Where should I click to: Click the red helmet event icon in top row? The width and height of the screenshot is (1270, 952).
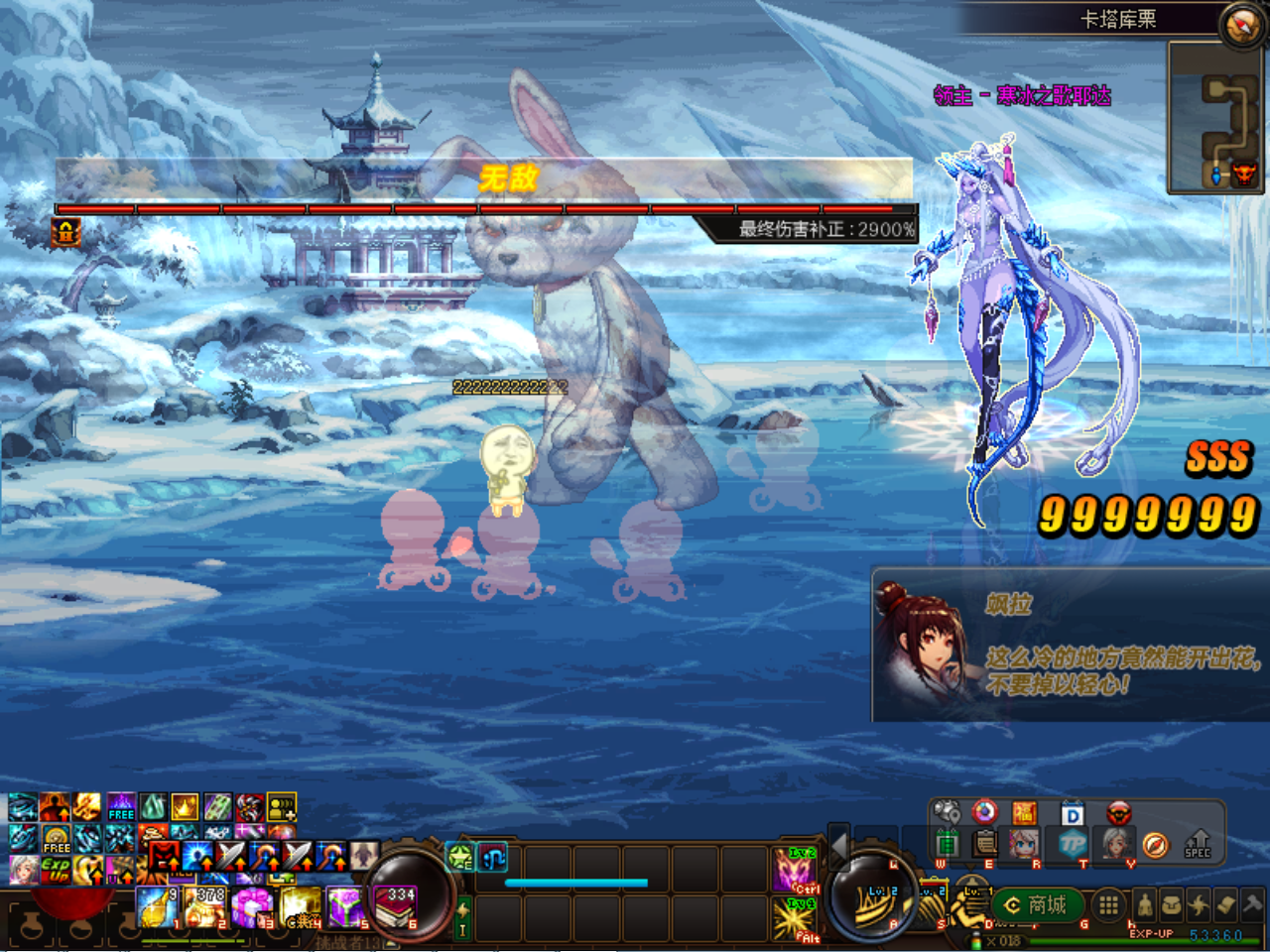tap(1118, 811)
